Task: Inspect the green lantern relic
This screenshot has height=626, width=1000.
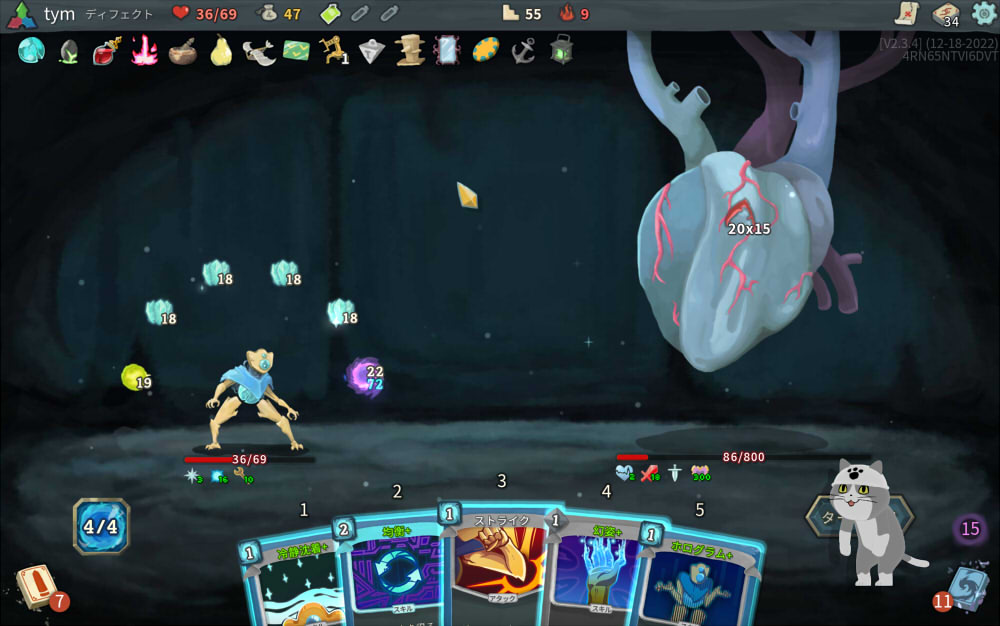Action: (x=561, y=50)
